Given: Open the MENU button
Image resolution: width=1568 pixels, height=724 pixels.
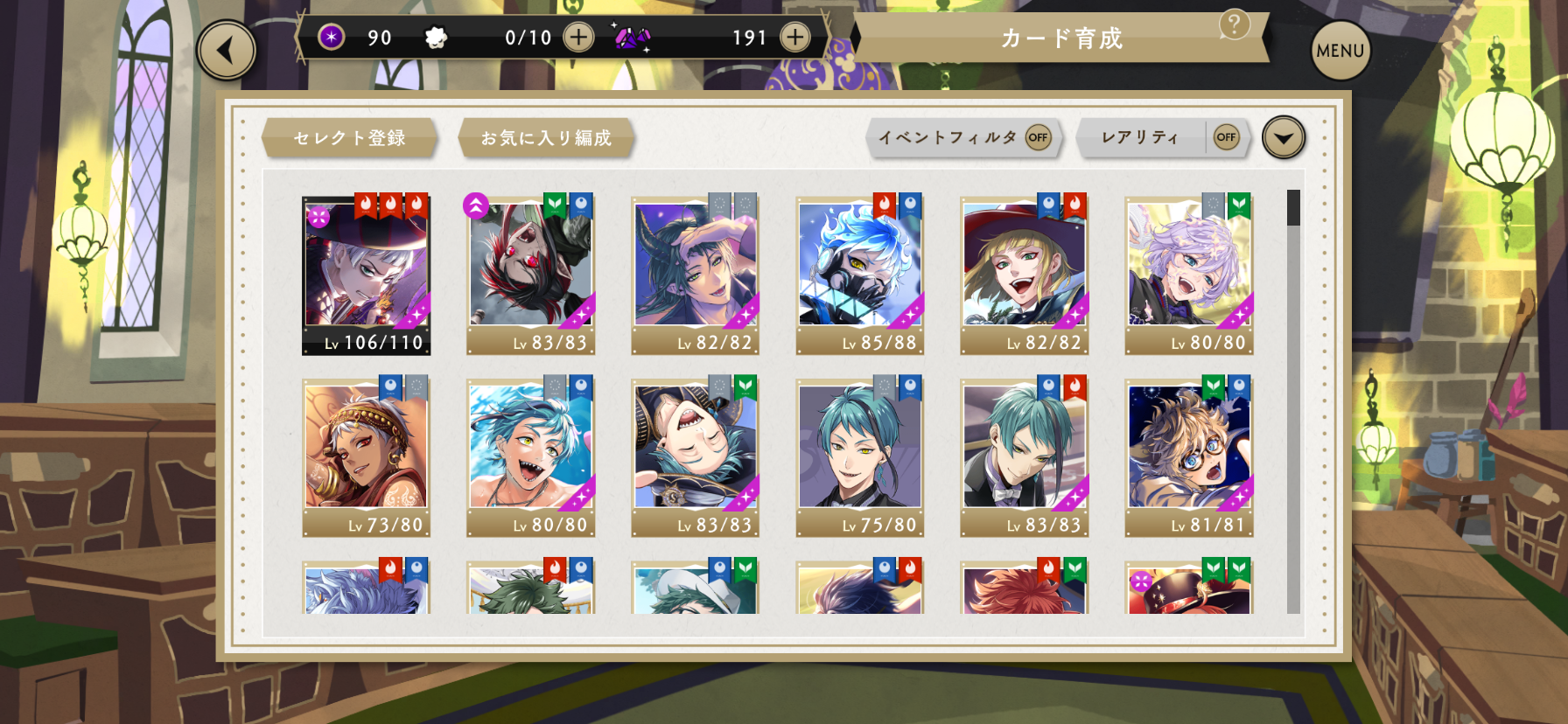Looking at the screenshot, I should coord(1340,51).
